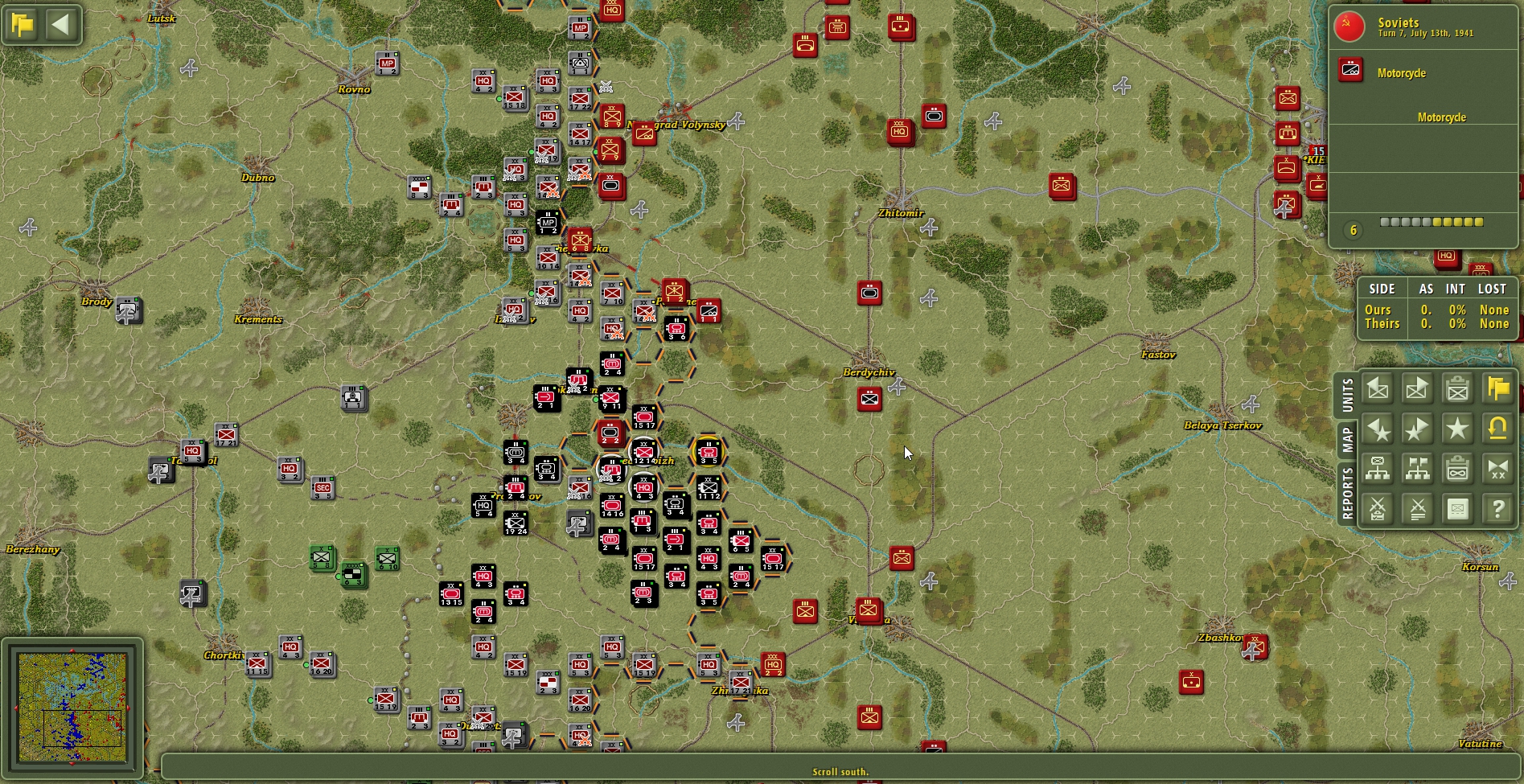Toggle the flag button in top-left corner
1524x784 pixels.
23,25
